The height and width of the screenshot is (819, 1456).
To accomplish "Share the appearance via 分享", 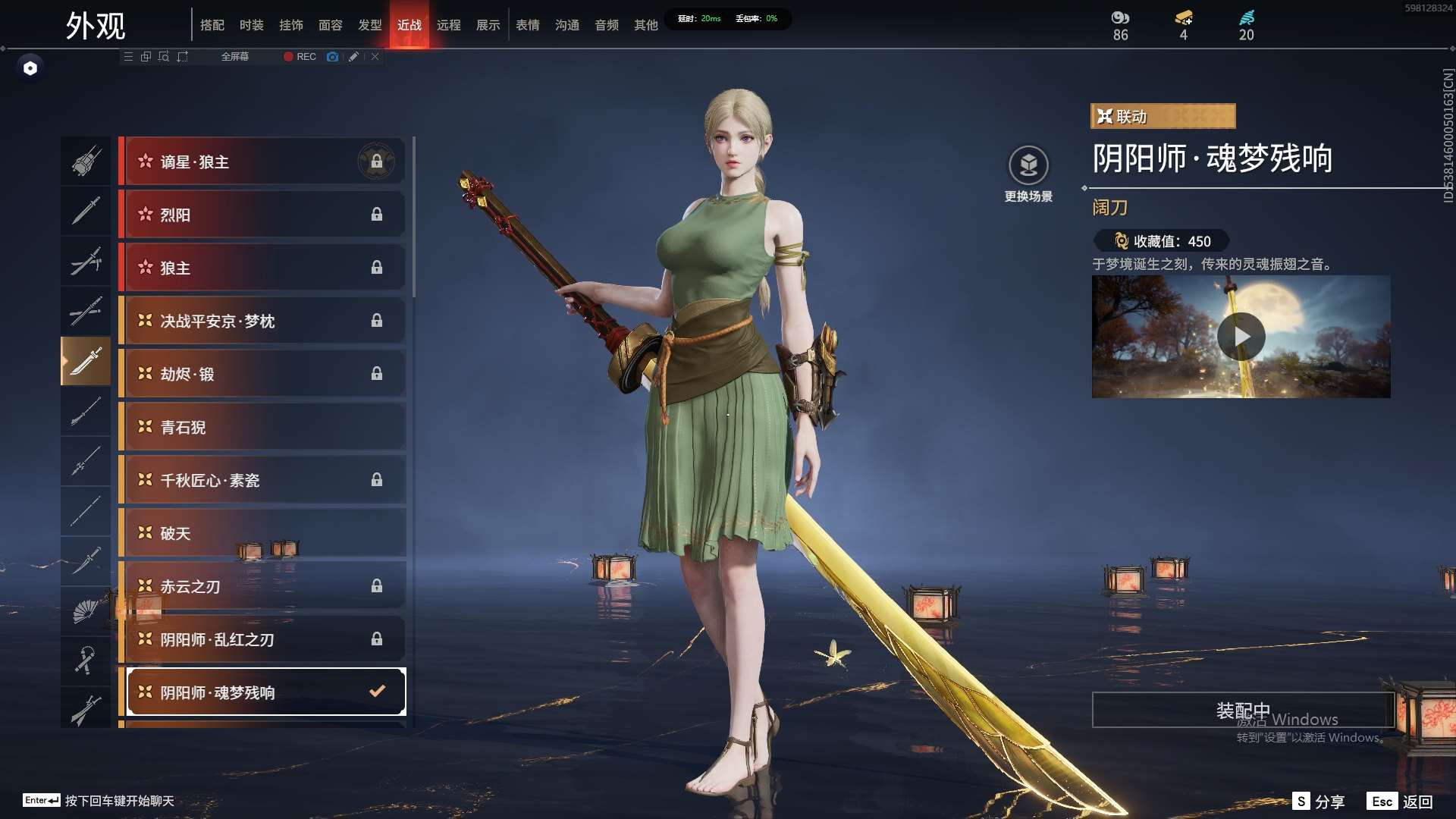I will coord(1319,802).
